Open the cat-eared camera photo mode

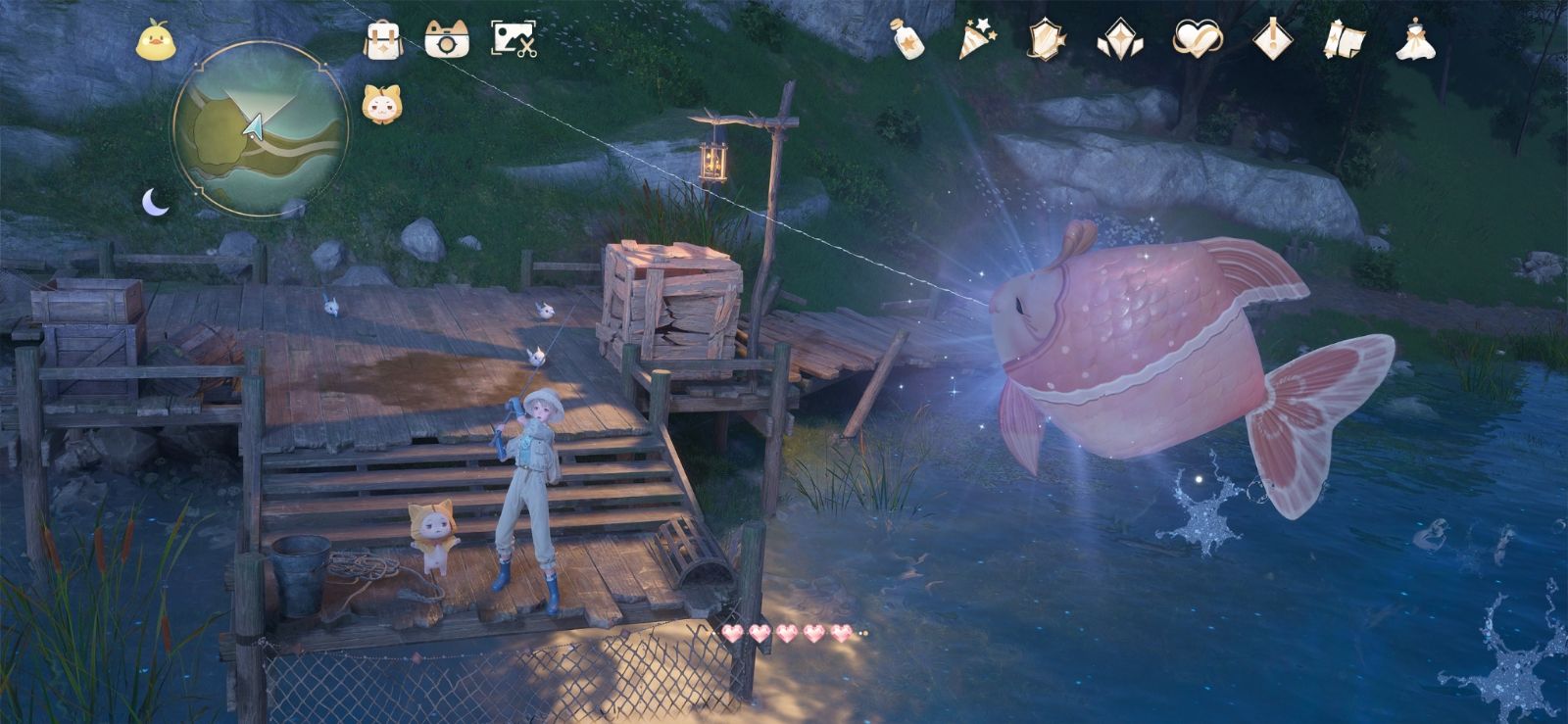coord(447,40)
